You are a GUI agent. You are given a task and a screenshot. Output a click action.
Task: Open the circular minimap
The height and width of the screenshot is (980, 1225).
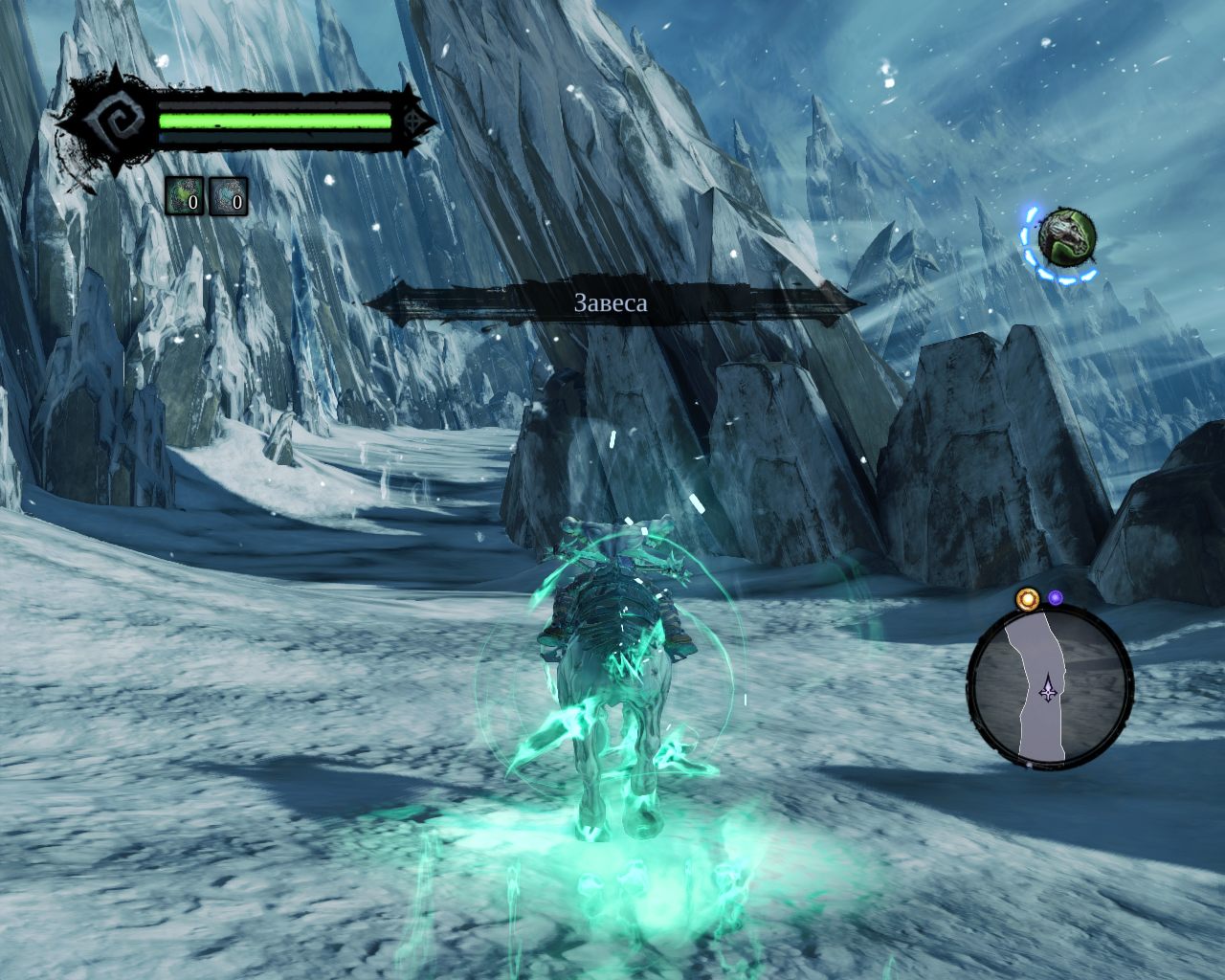click(x=1050, y=688)
